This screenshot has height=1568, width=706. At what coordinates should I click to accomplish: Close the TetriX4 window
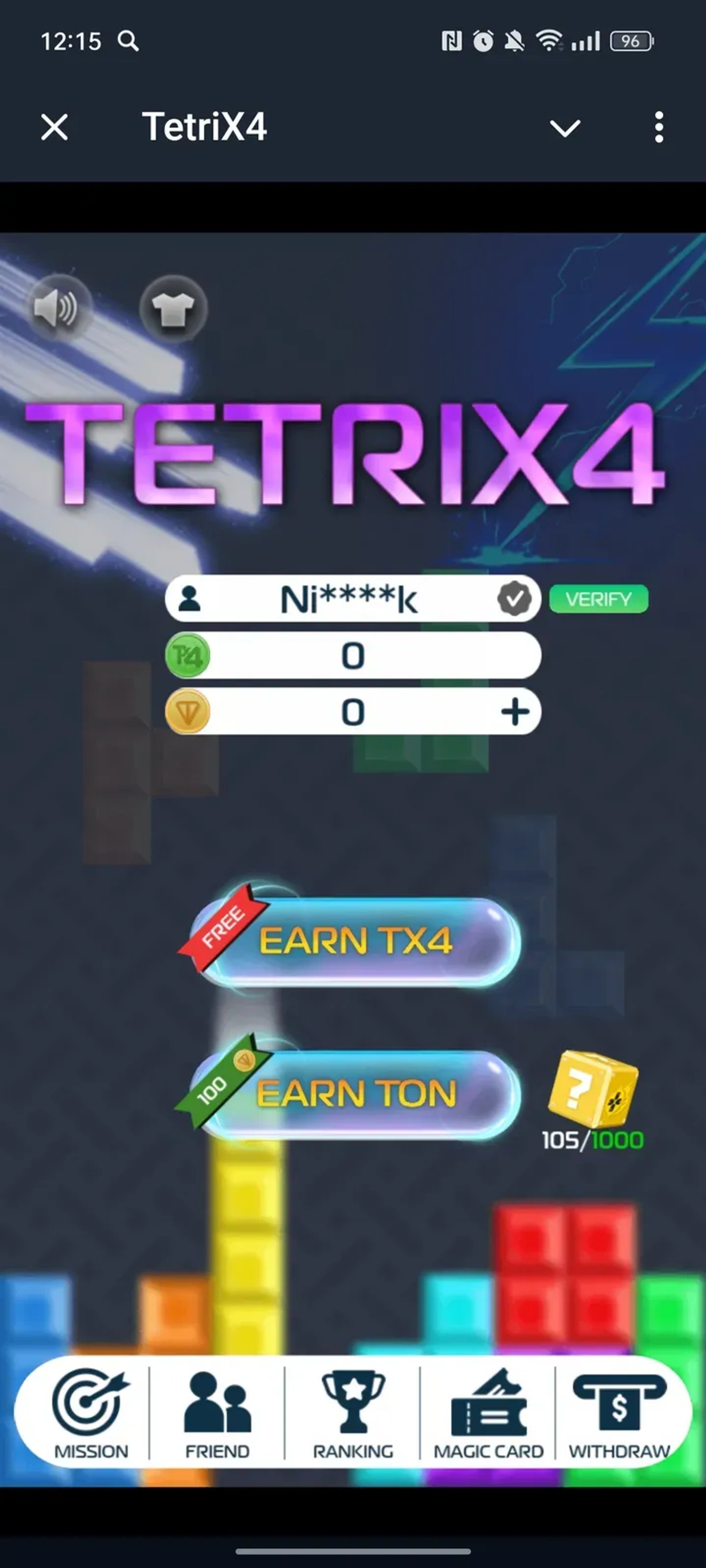click(53, 127)
